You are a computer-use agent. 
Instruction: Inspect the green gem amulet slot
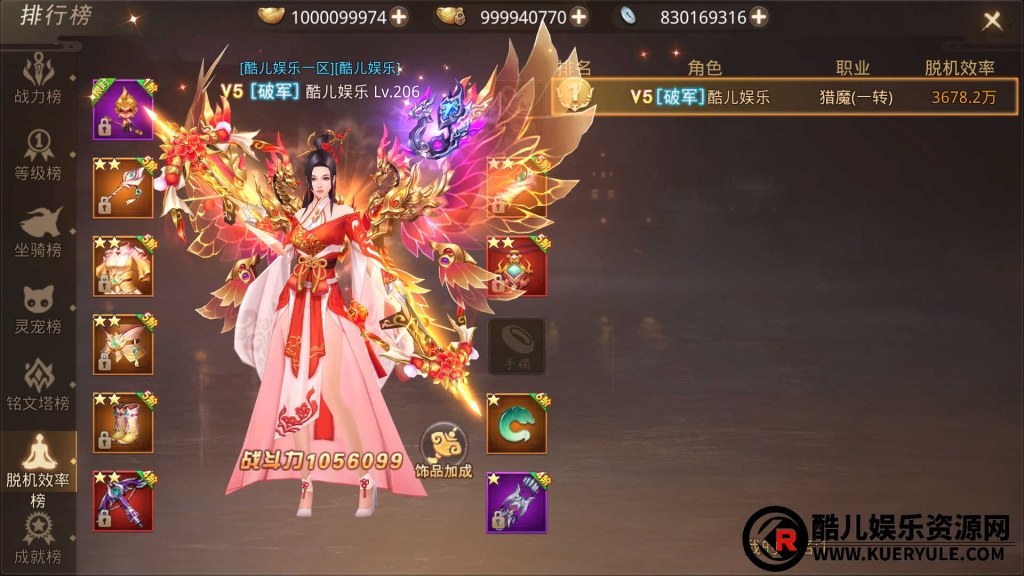click(x=516, y=267)
